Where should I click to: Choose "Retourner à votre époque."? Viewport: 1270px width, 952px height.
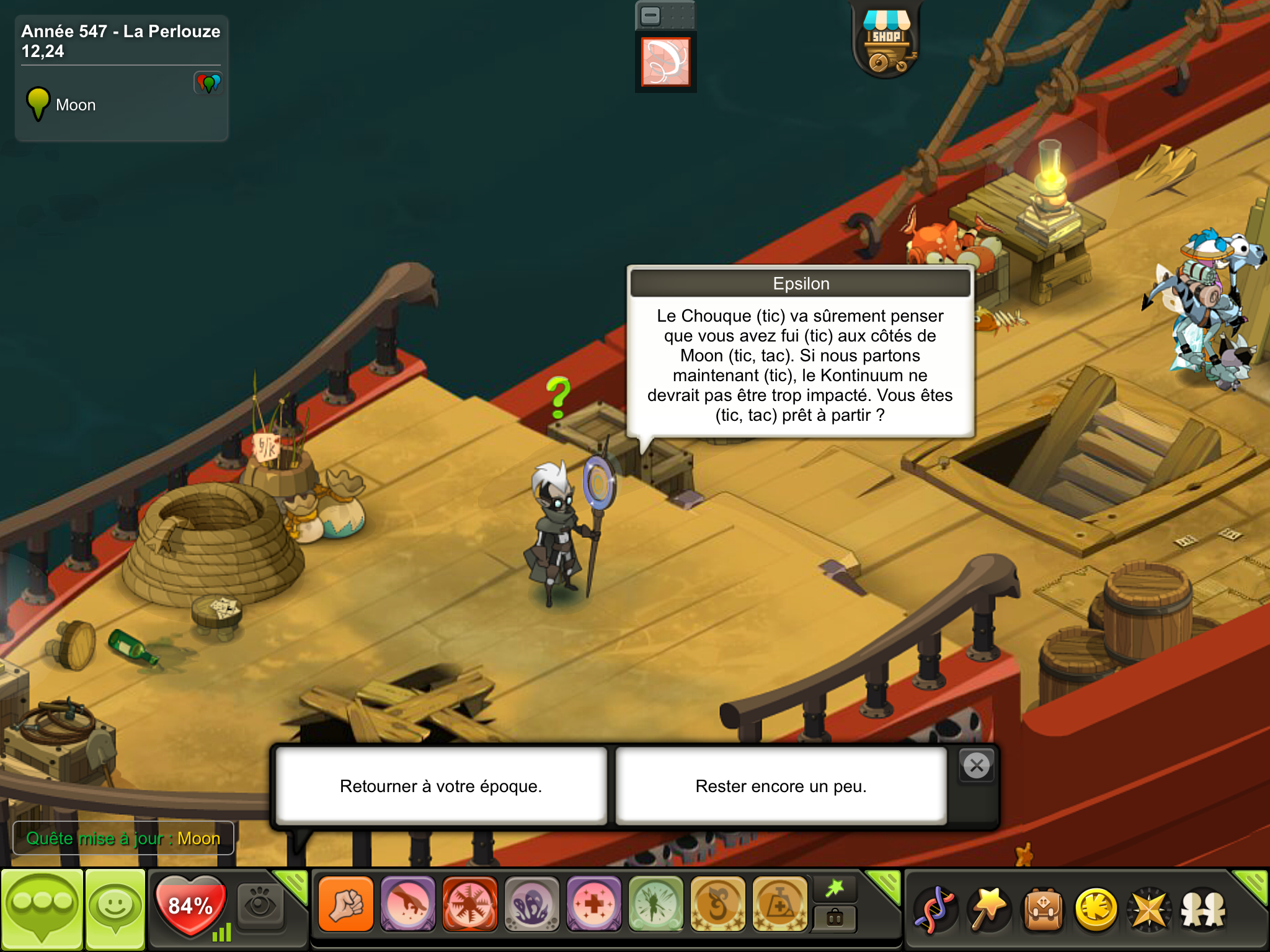click(x=440, y=786)
